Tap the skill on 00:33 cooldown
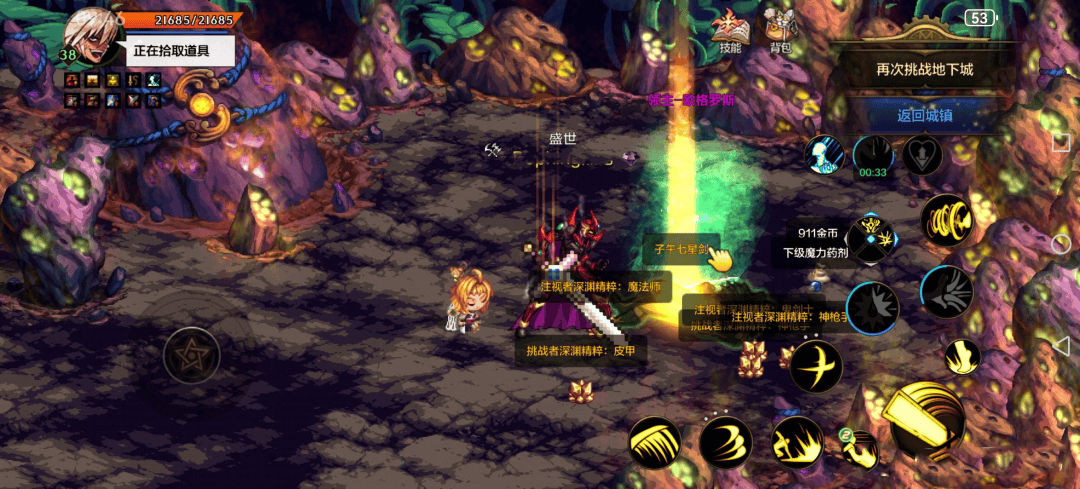Viewport: 1080px width, 489px height. pyautogui.click(x=873, y=155)
